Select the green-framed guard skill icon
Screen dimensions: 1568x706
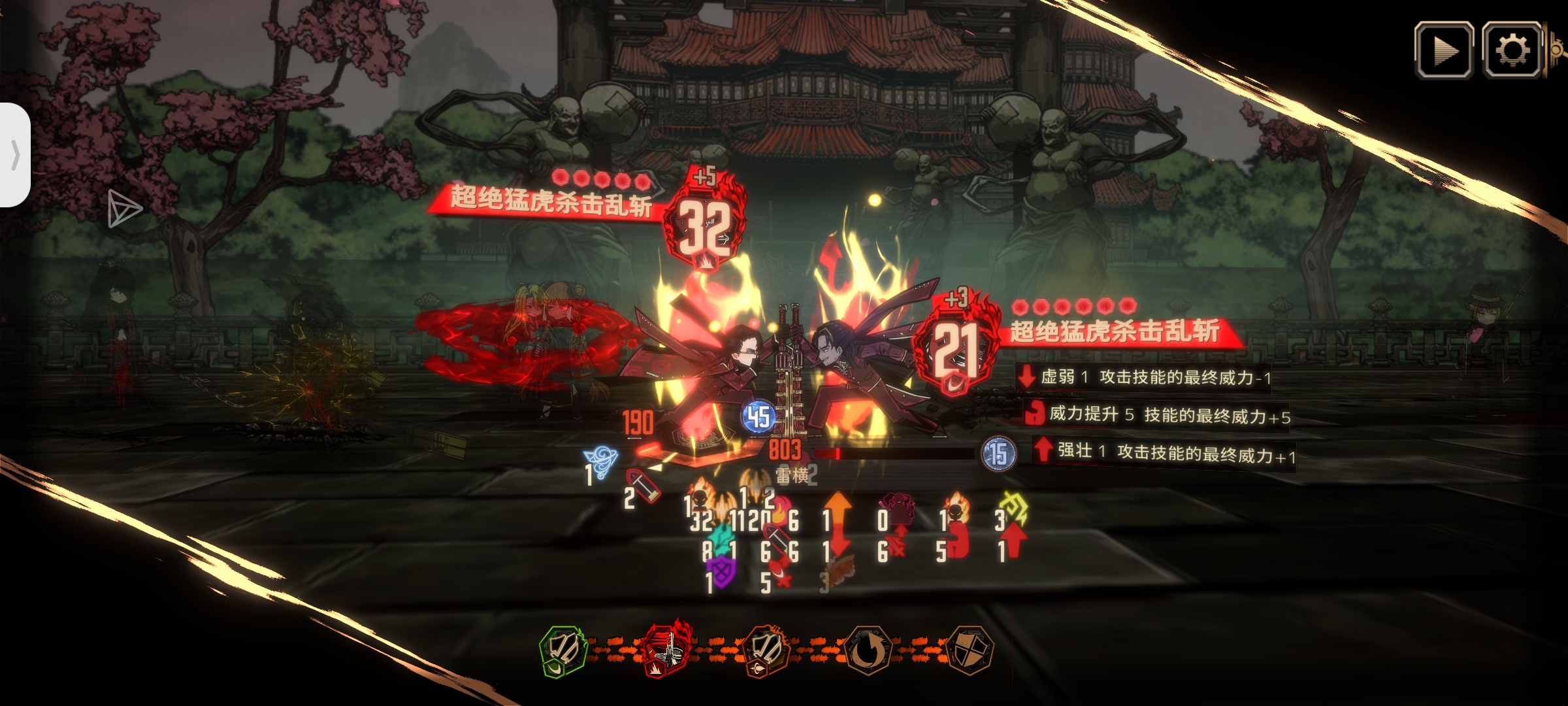point(563,650)
